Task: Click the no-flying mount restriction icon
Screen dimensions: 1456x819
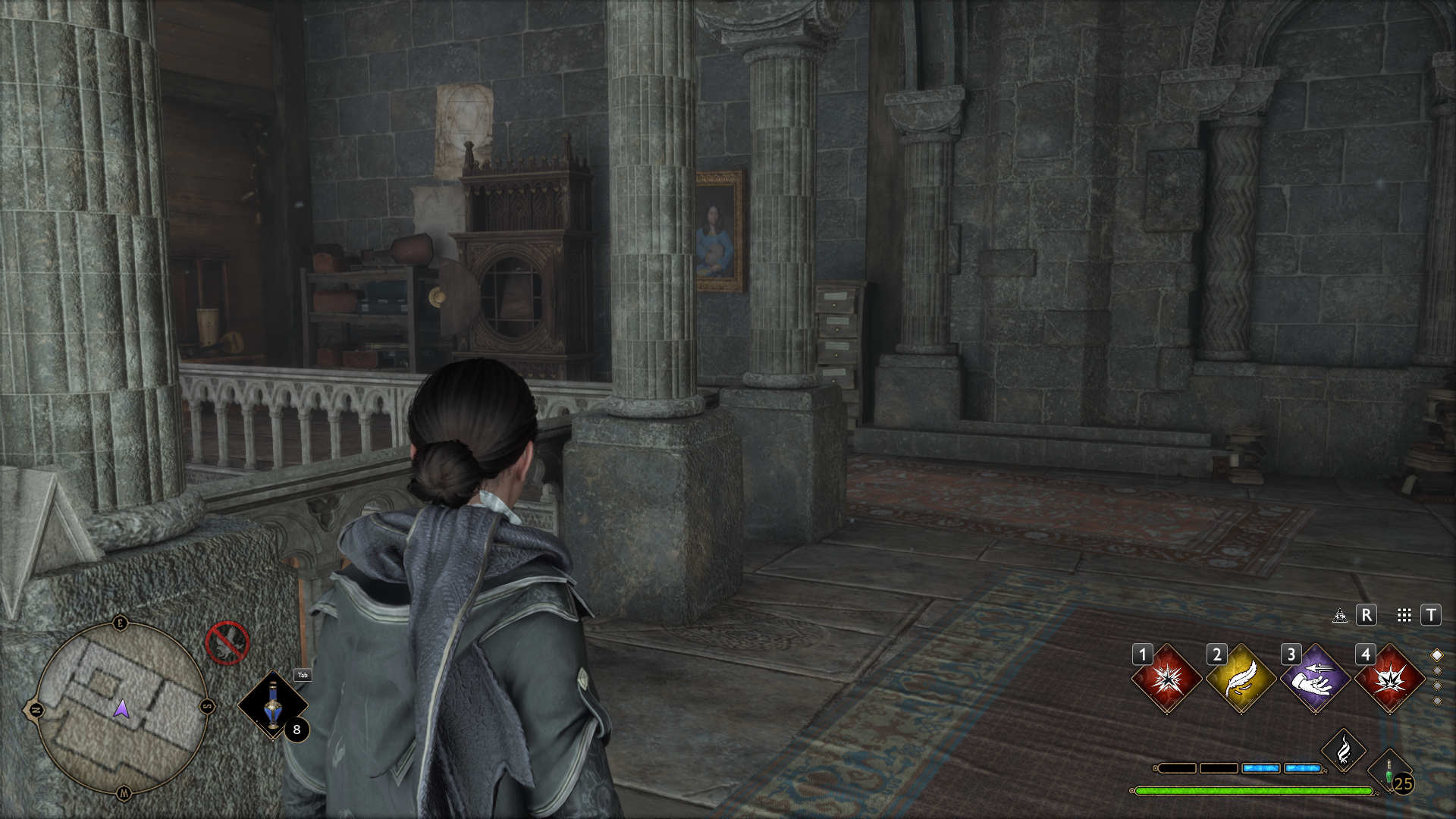Action: (227, 643)
